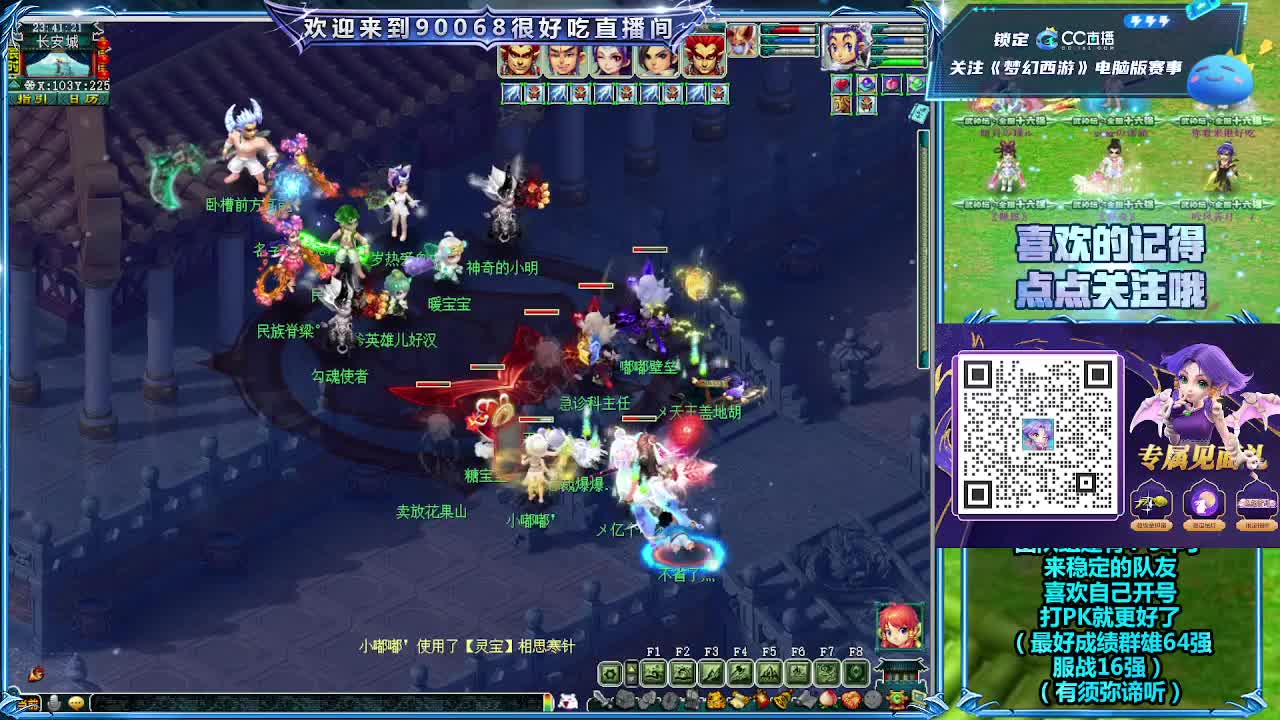Use the peach item in the quick item bar
Image resolution: width=1280 pixels, height=720 pixels.
828,699
